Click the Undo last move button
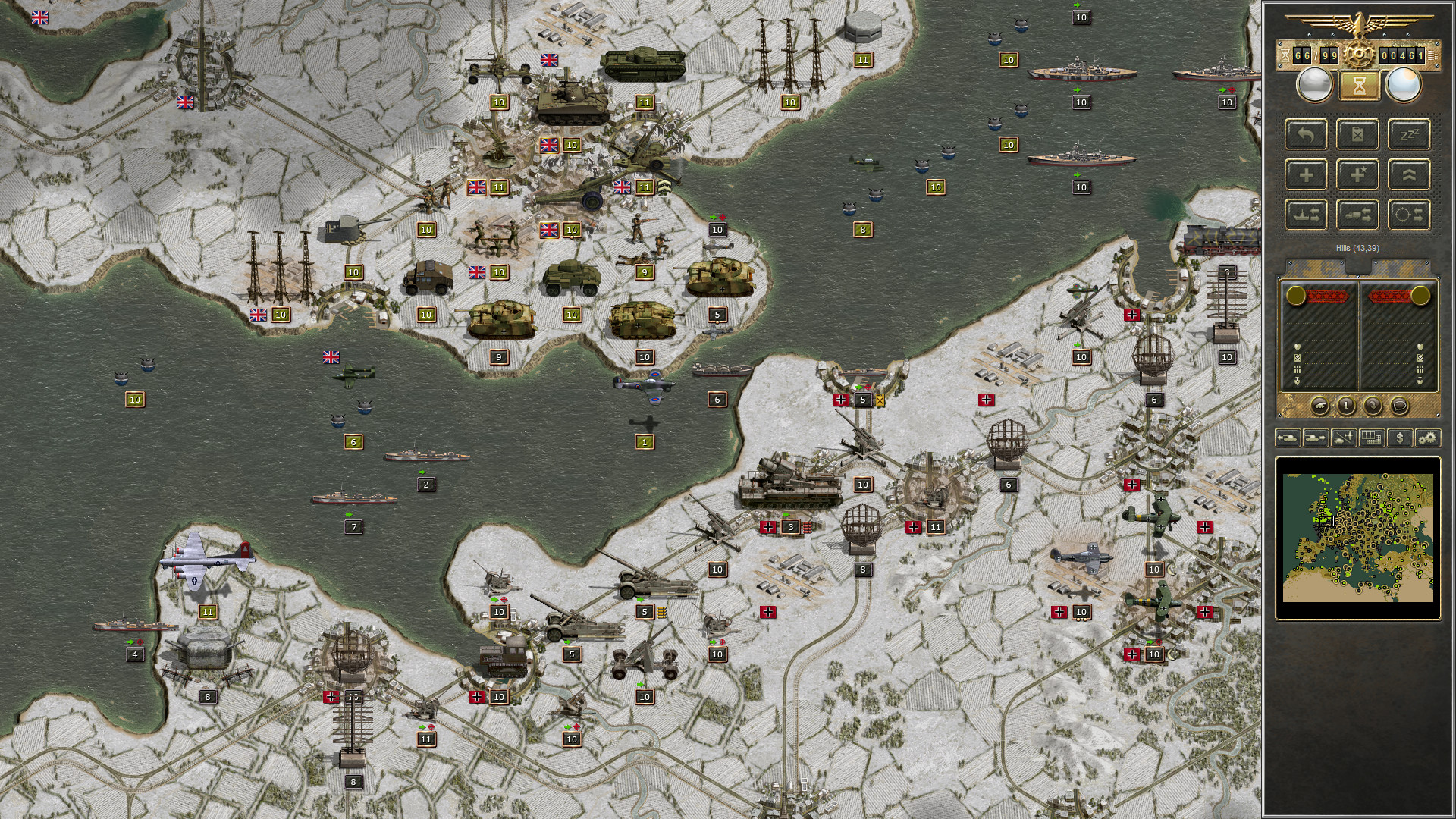1456x819 pixels. click(x=1307, y=134)
